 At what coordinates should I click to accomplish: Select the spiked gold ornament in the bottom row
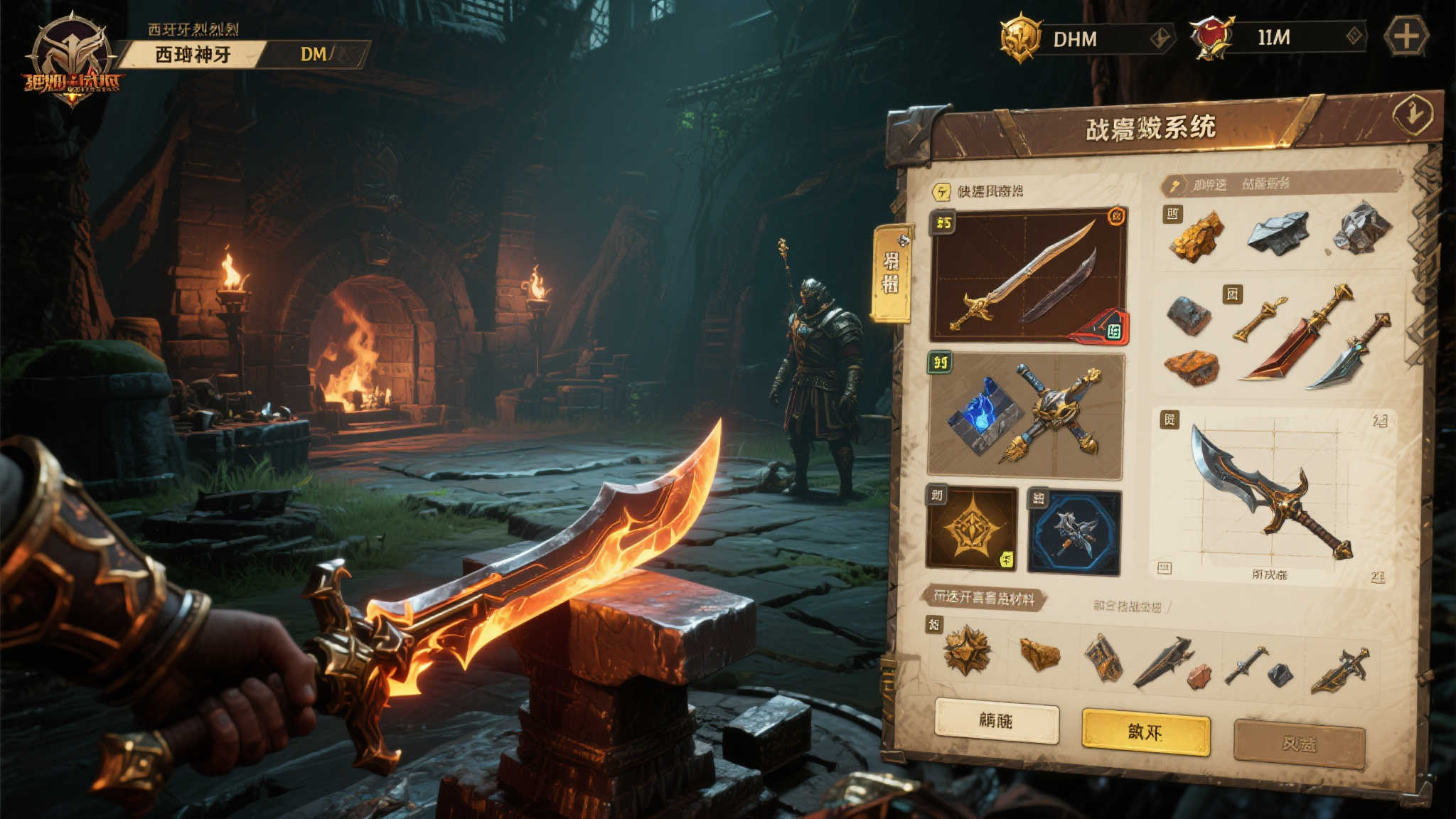[x=967, y=650]
